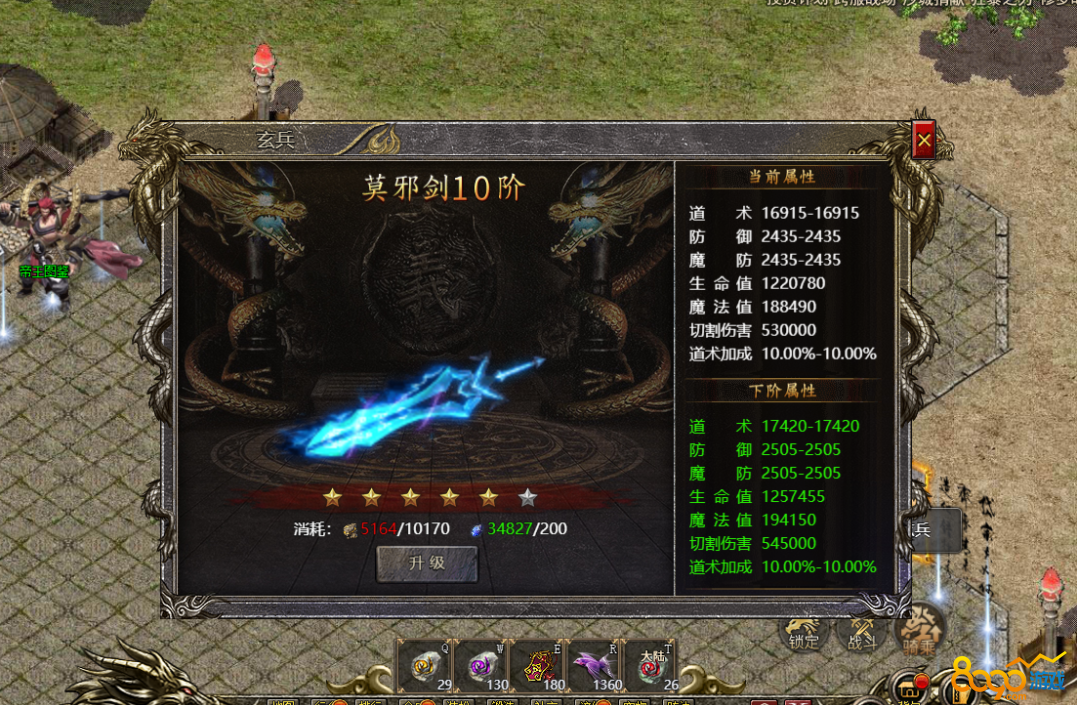Use the purple swirl item in slot W
This screenshot has width=1077, height=705.
(484, 665)
